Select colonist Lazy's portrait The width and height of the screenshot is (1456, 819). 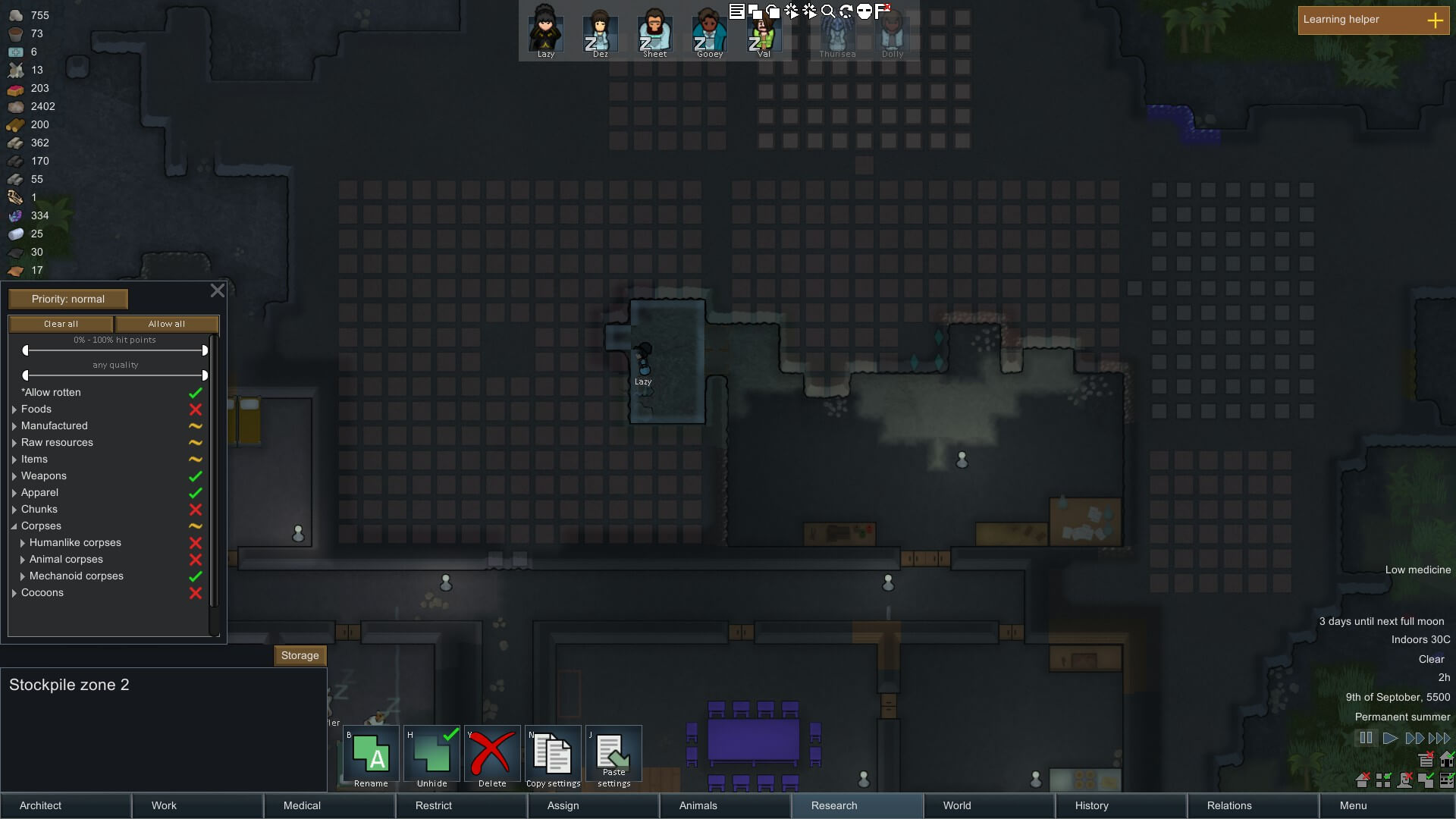click(x=545, y=30)
